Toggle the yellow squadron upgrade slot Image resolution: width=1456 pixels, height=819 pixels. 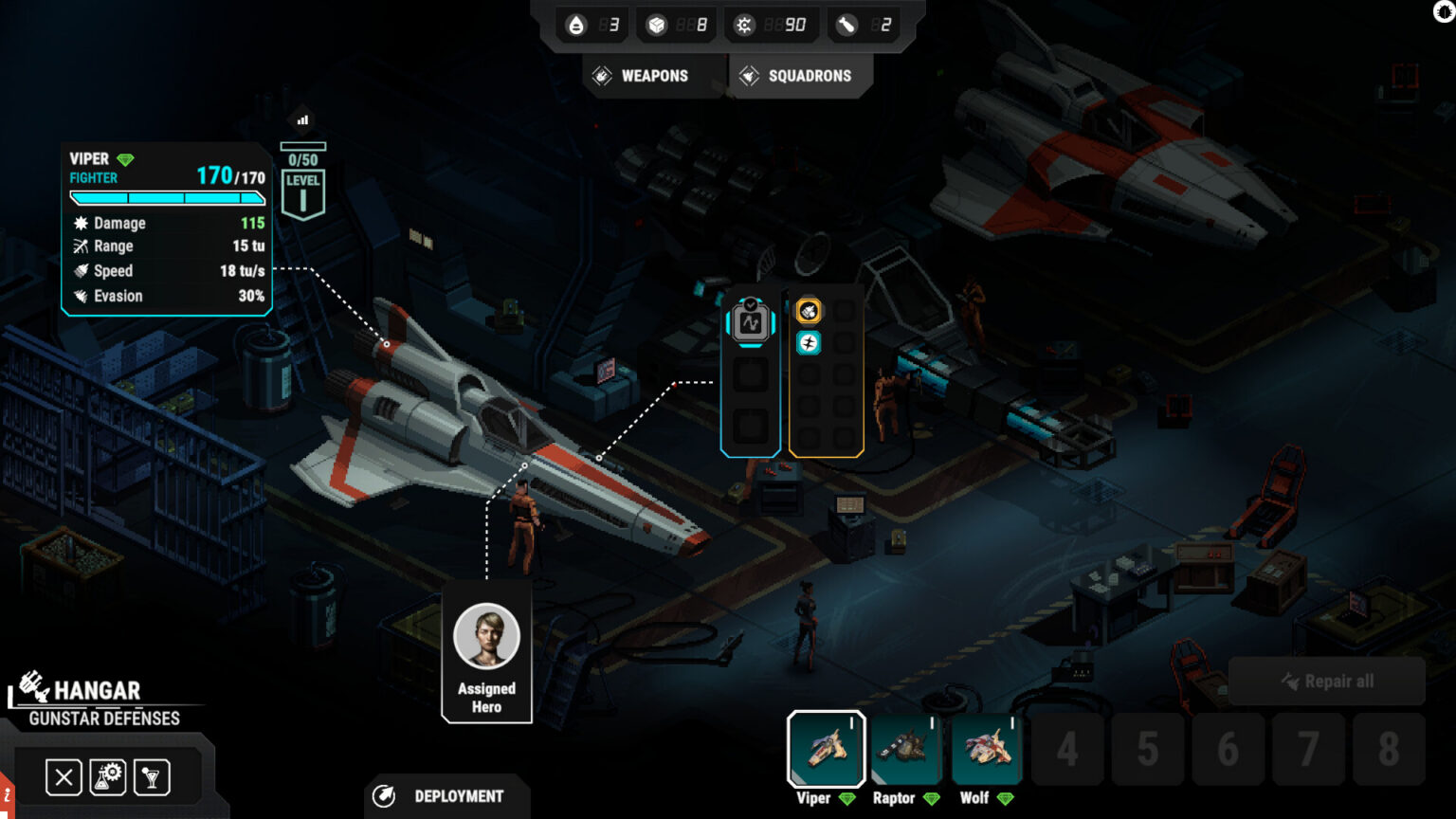point(808,310)
